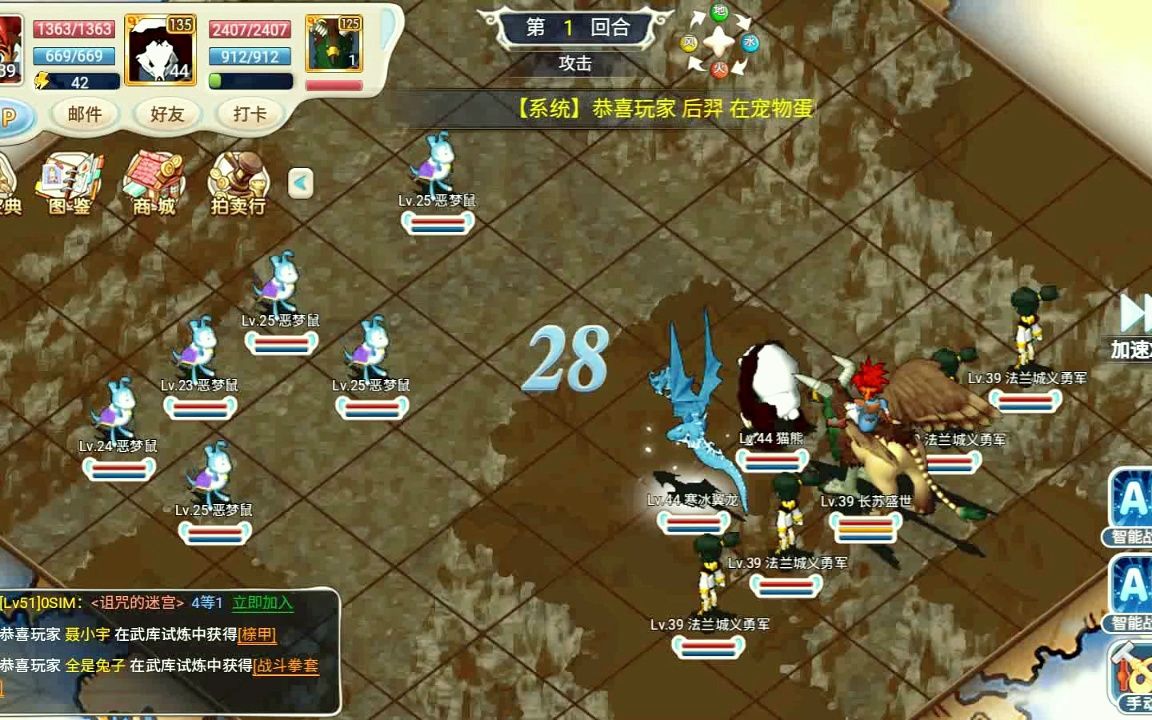Open the 邮件 mail button
The width and height of the screenshot is (1152, 720).
pyautogui.click(x=85, y=114)
